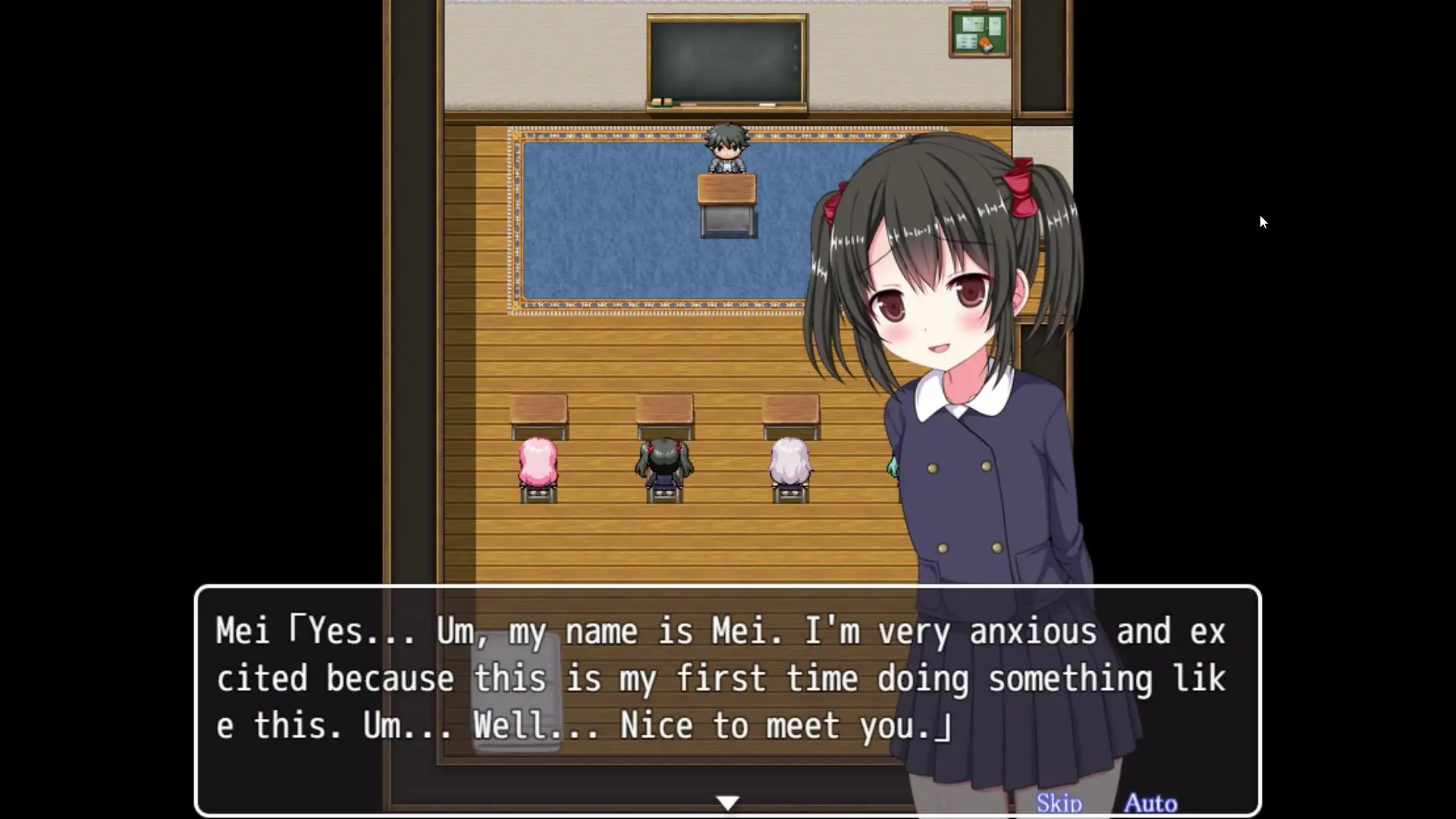
Task: Toggle Auto mode for dialogue playback
Action: tap(1150, 801)
